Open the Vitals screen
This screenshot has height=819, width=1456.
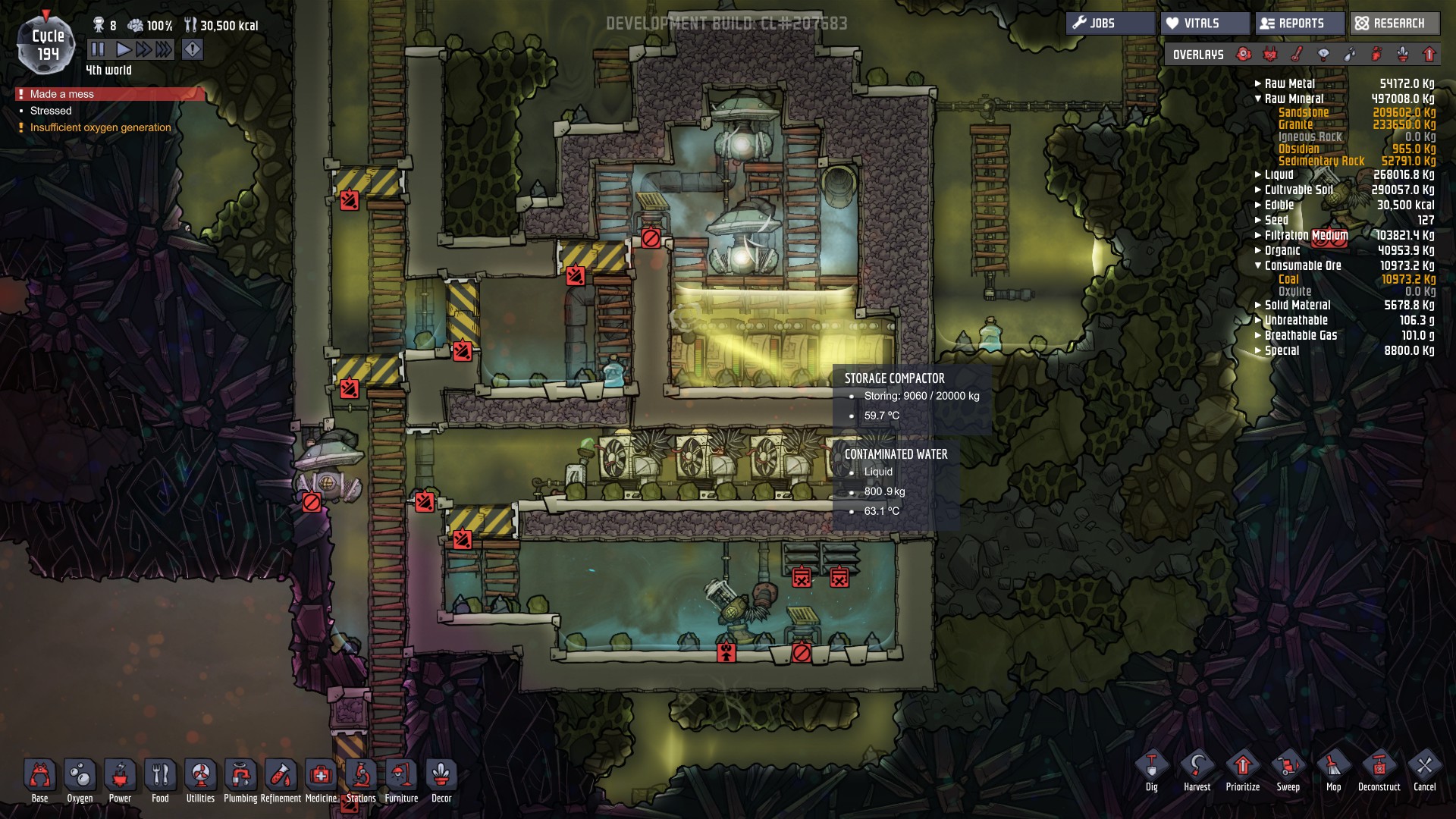point(1204,24)
